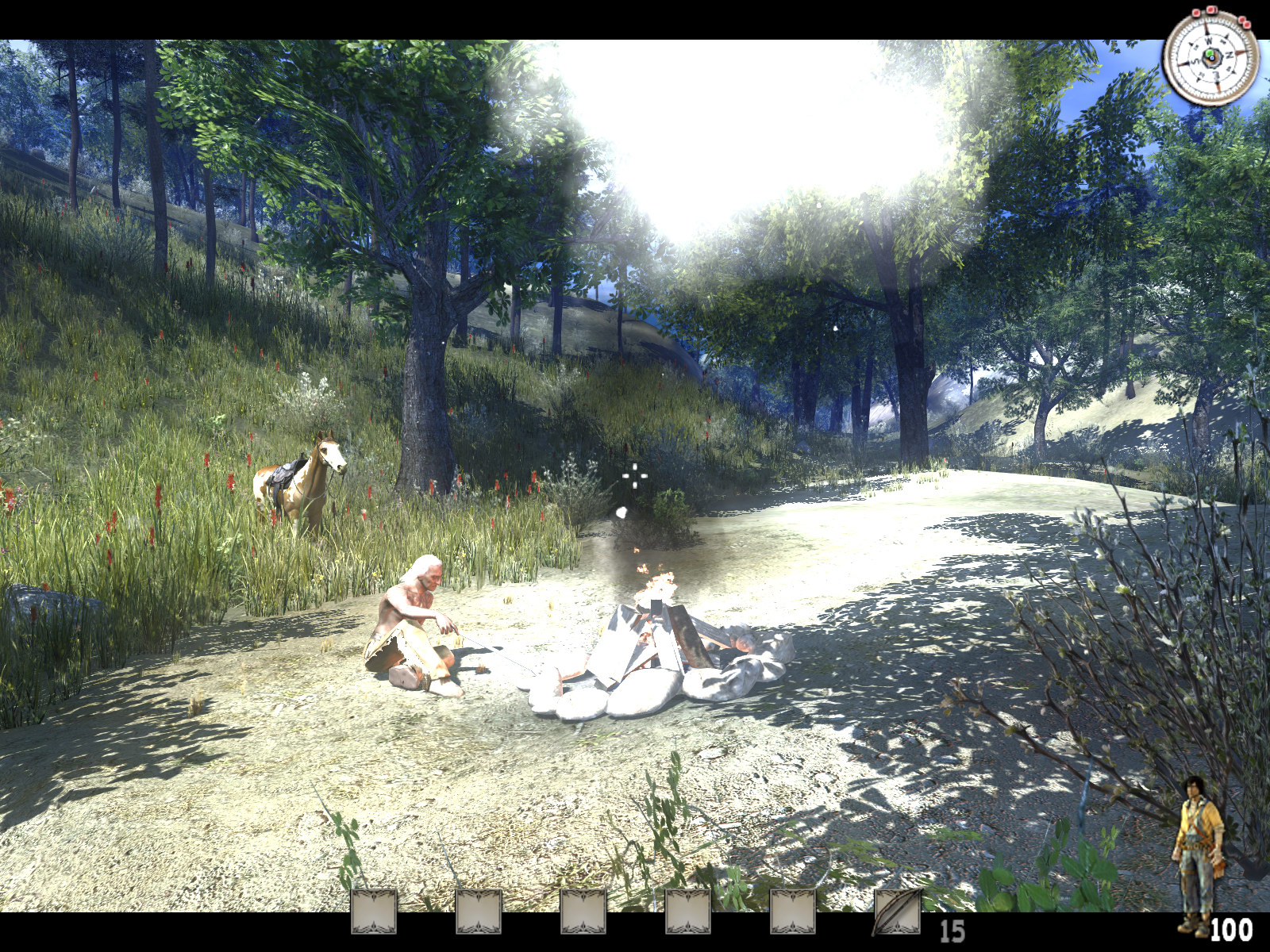1270x952 pixels.
Task: Select the bow weapon slot
Action: coord(897,912)
